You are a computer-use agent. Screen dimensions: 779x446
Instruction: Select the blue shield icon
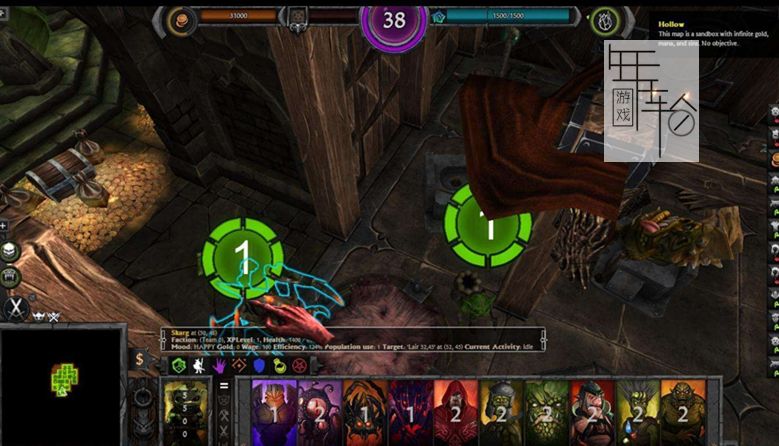tap(259, 366)
